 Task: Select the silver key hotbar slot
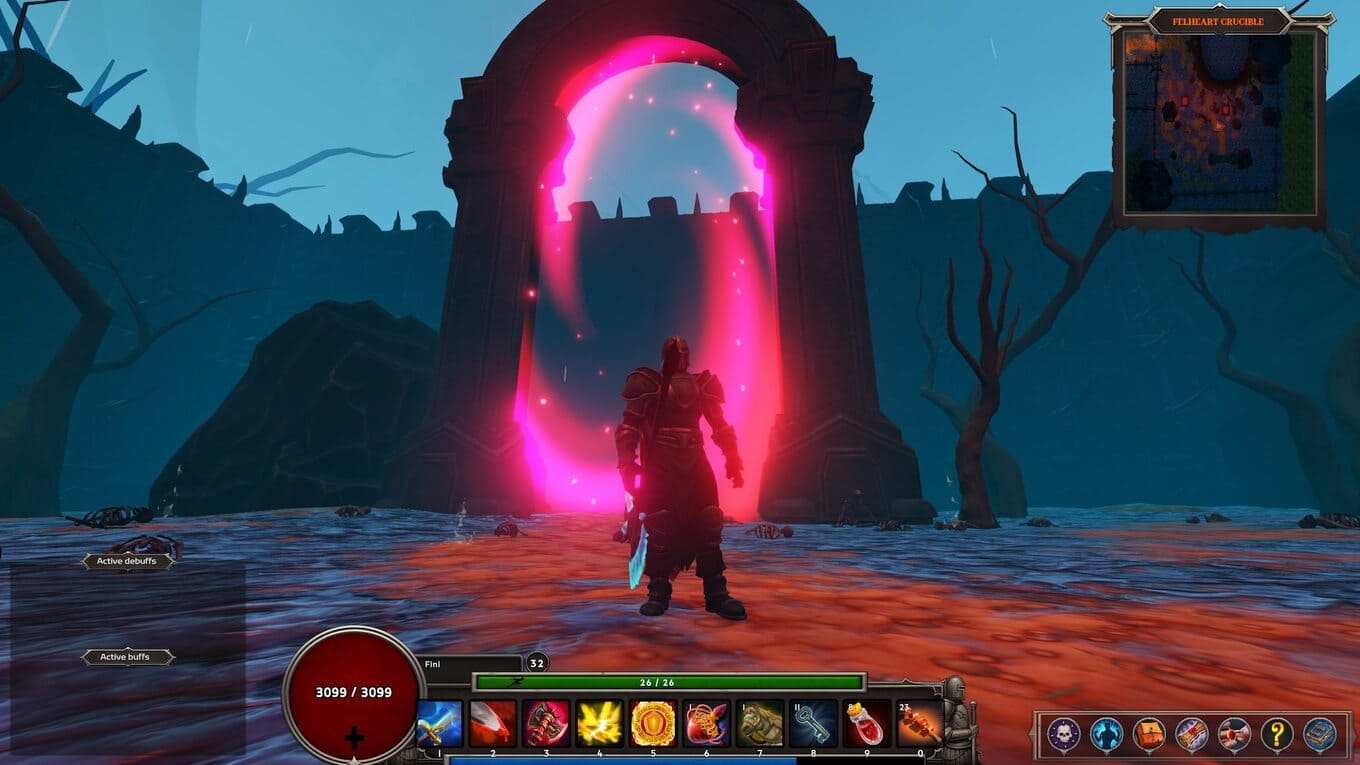coord(813,723)
